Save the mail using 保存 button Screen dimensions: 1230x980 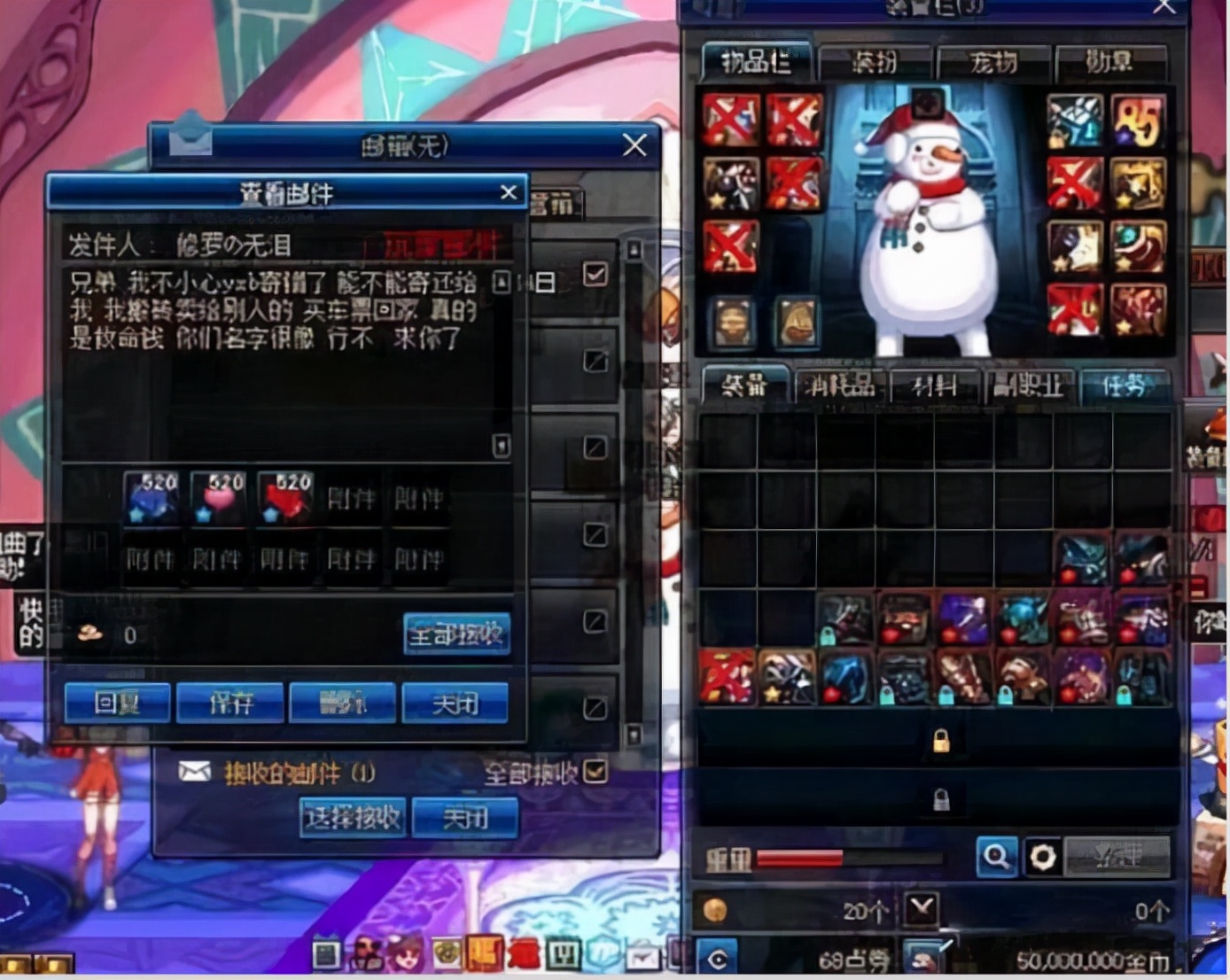click(x=230, y=703)
